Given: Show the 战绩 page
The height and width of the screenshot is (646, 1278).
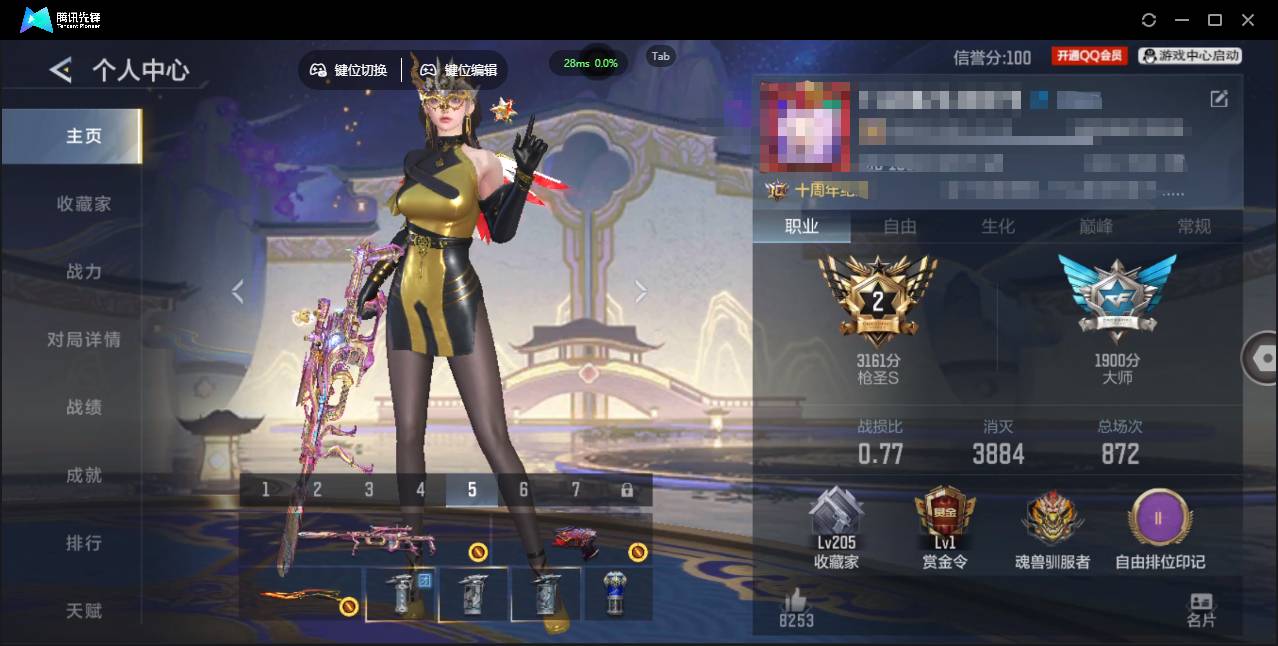Looking at the screenshot, I should (84, 408).
